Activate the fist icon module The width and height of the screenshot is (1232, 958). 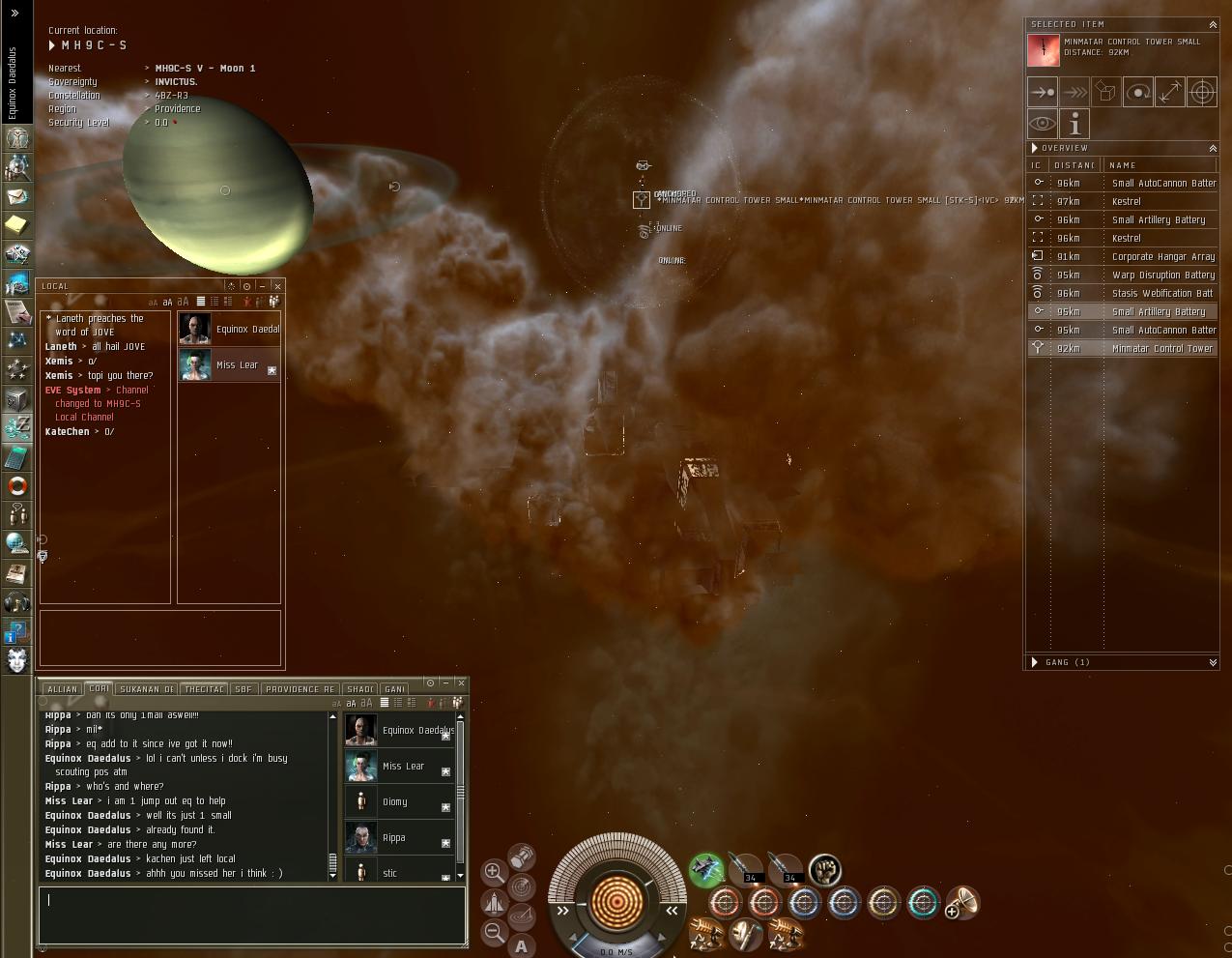824,870
